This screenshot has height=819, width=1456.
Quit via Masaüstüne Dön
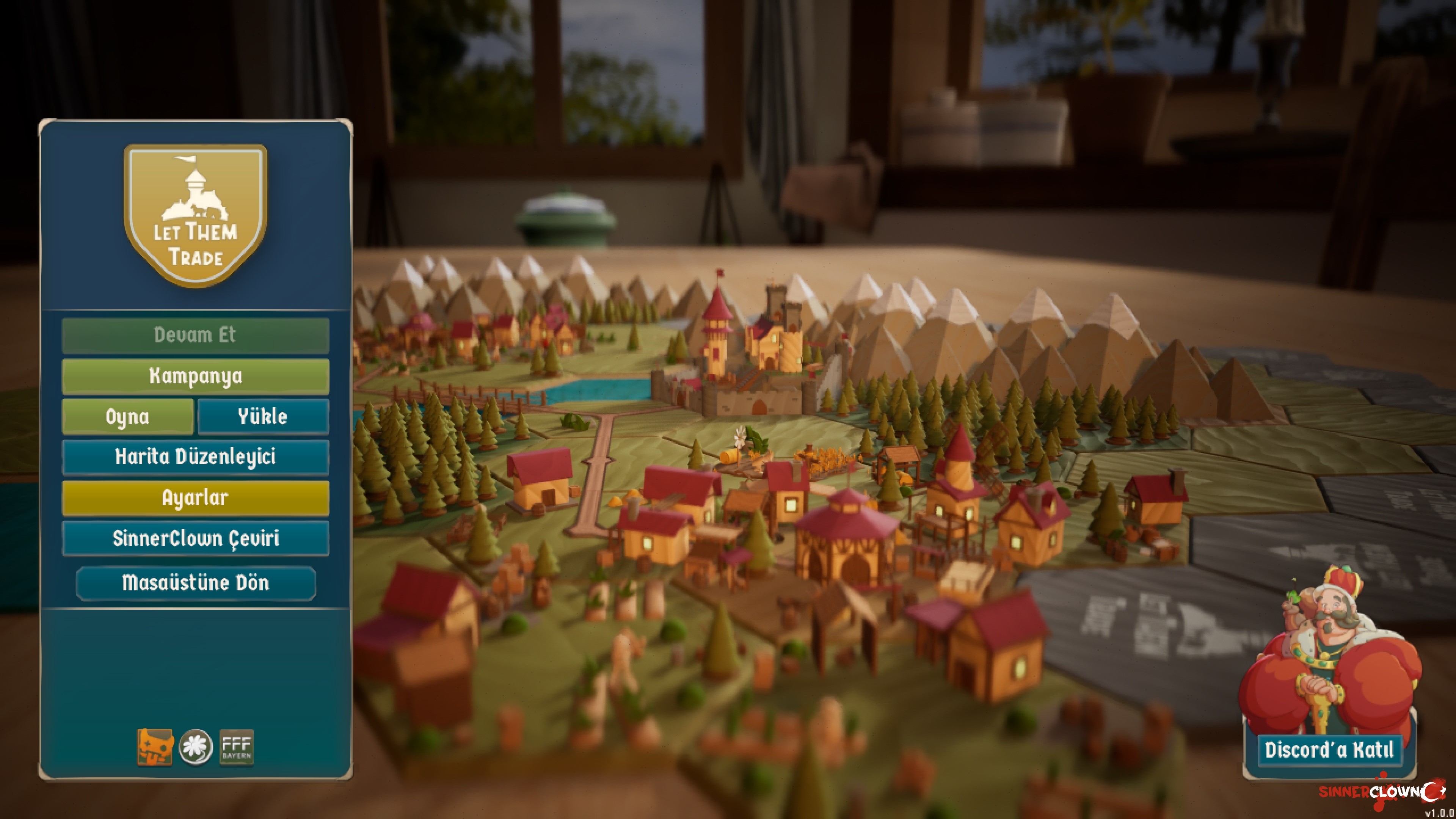[196, 583]
